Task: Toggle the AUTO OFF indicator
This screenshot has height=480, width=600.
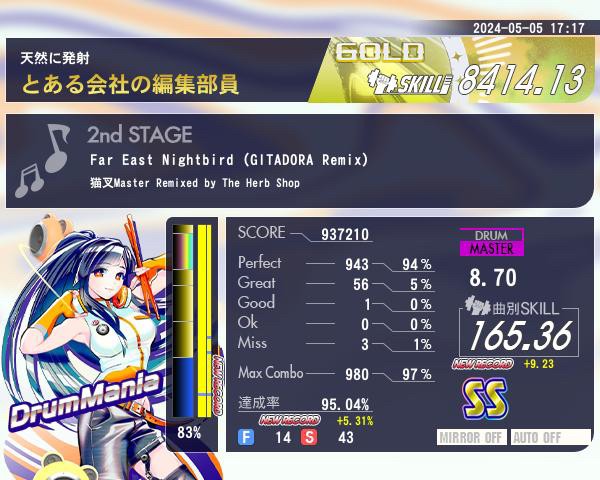Action: [x=537, y=437]
